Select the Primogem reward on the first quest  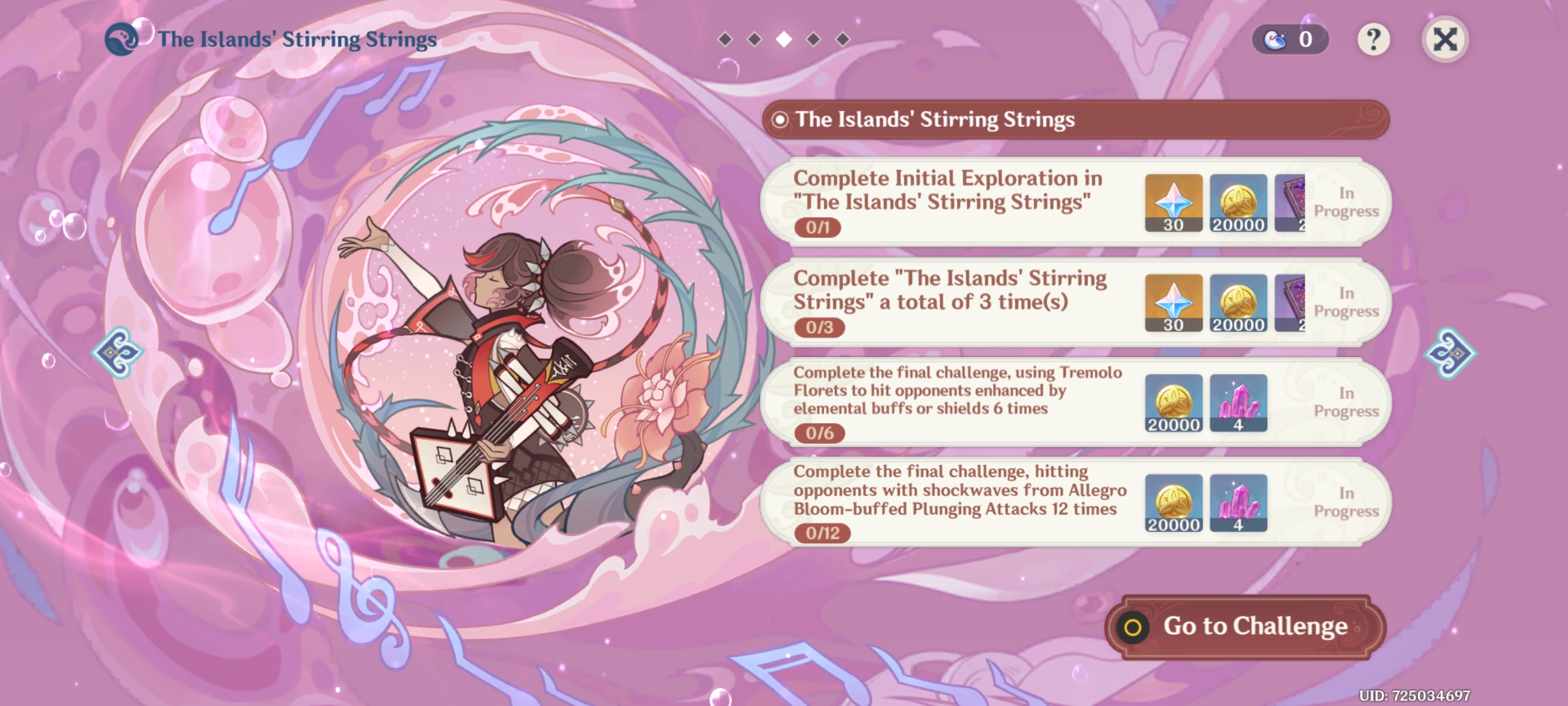[x=1173, y=203]
